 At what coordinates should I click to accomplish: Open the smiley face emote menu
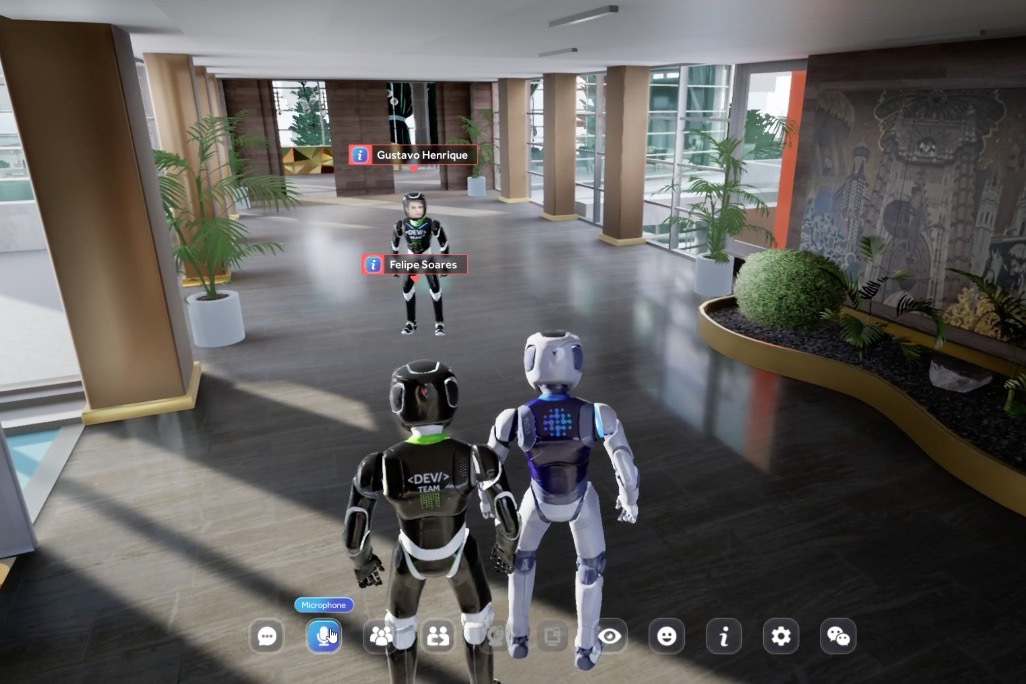tap(666, 636)
